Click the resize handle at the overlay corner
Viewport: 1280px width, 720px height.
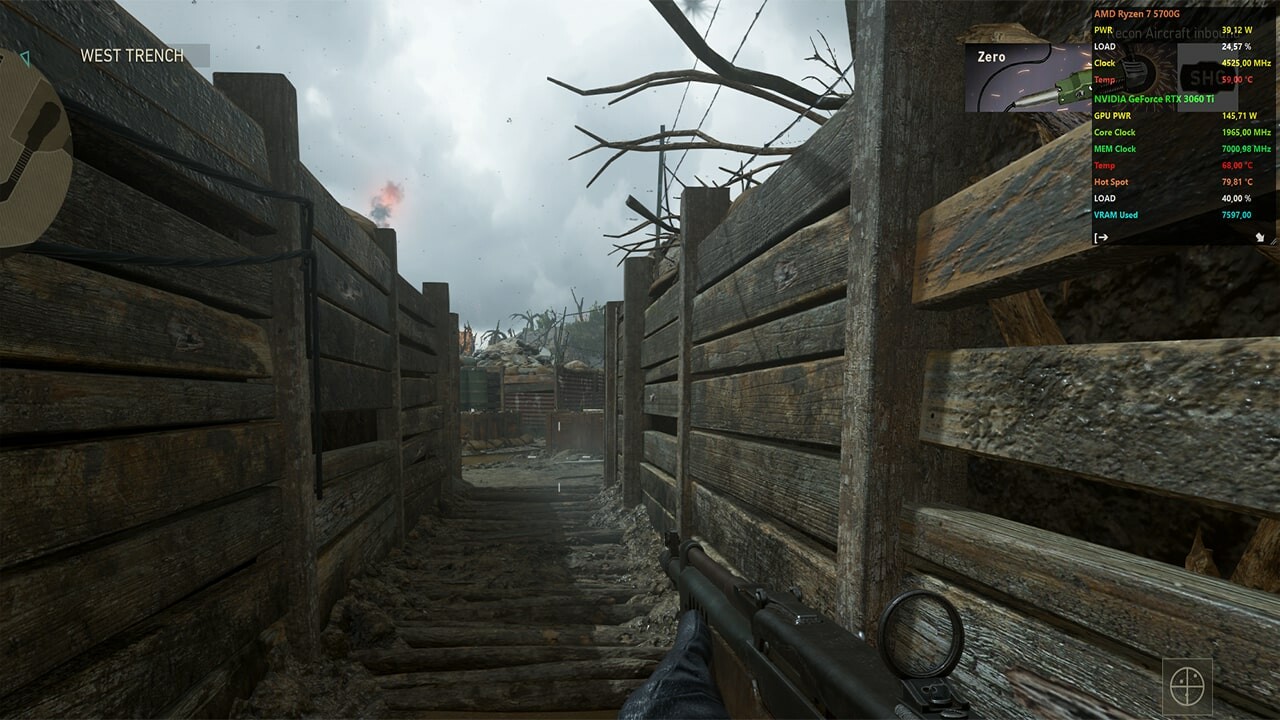coord(1276,240)
